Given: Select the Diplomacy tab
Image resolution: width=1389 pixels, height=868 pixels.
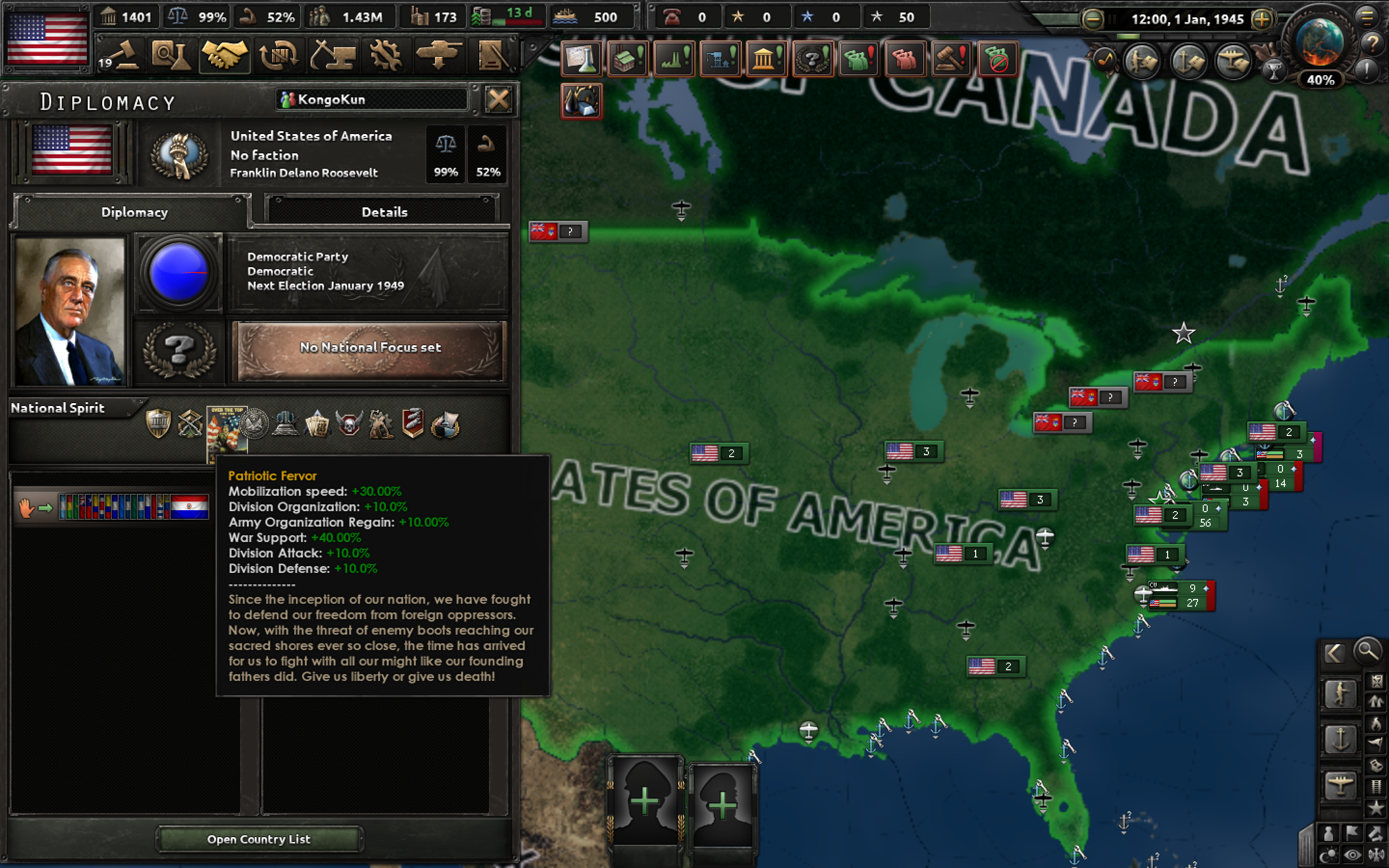Looking at the screenshot, I should coord(134,212).
